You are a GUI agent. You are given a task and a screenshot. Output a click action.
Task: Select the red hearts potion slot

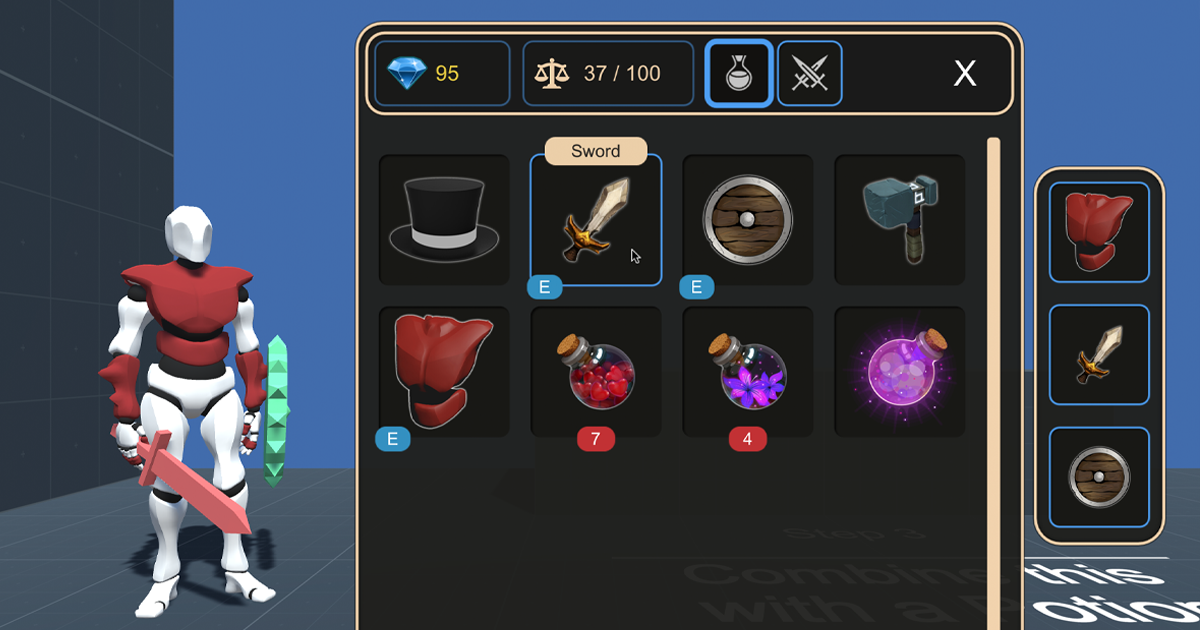pyautogui.click(x=596, y=372)
